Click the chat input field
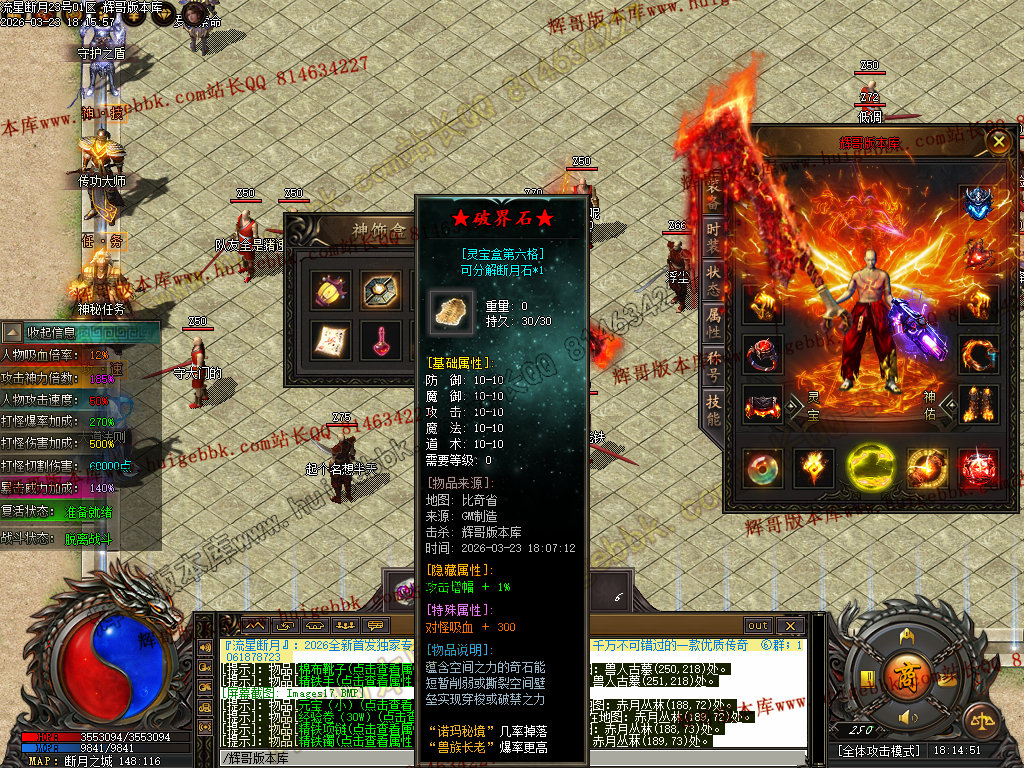This screenshot has height=768, width=1024. click(500, 758)
